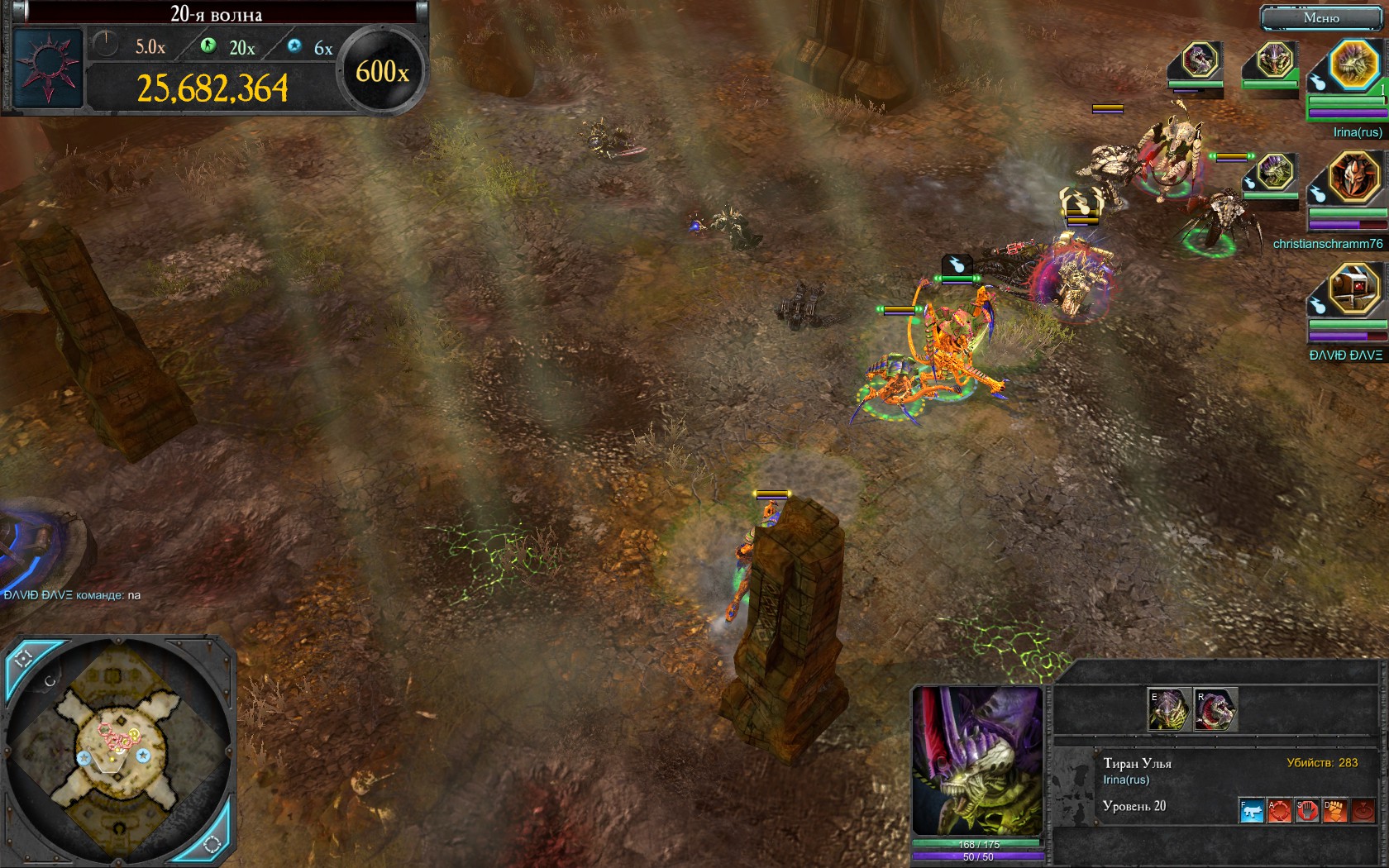Click the Chaos star emblem on the score panel
This screenshot has height=868, width=1389.
click(x=50, y=64)
